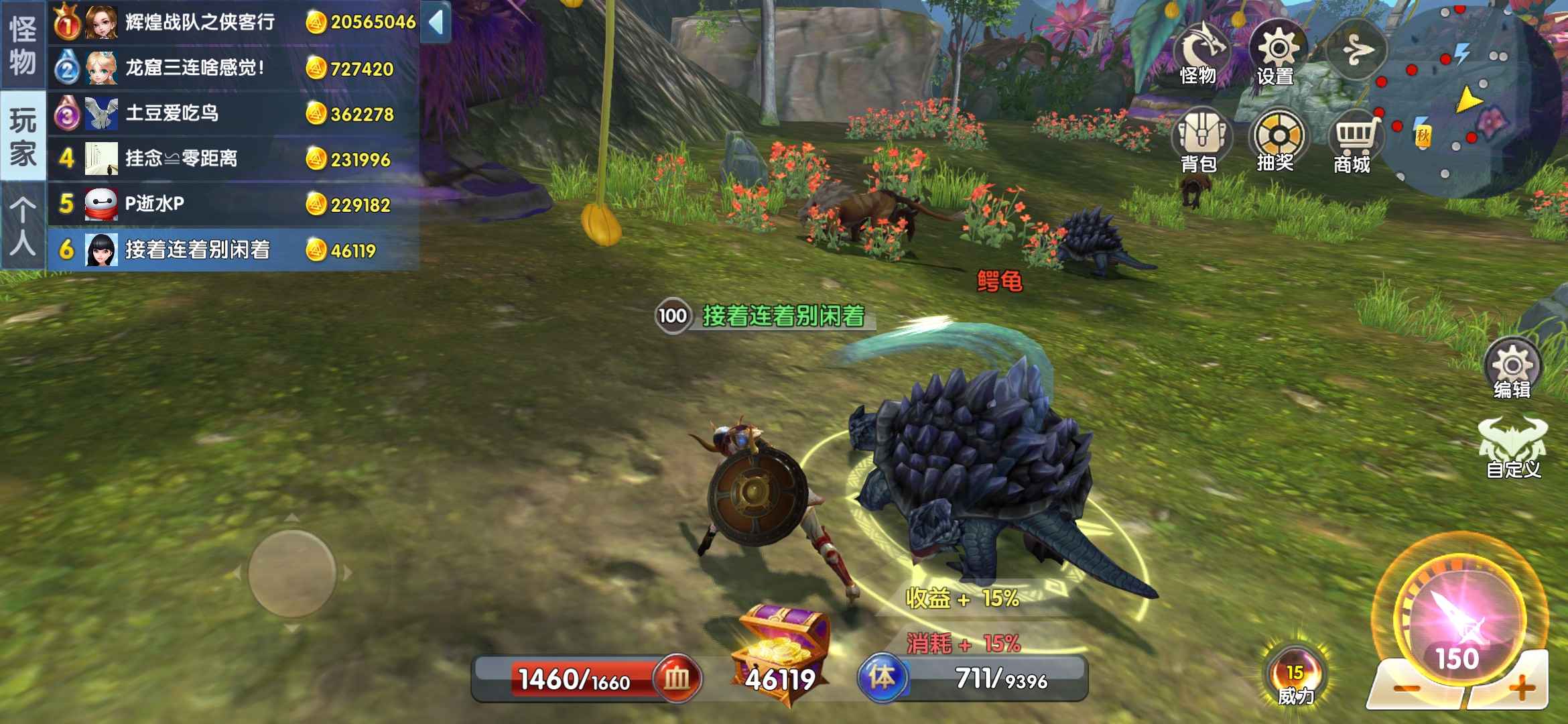Screen dimensions: 1568x724
Task: Open the 抽奖 lottery wheel
Action: (1277, 141)
